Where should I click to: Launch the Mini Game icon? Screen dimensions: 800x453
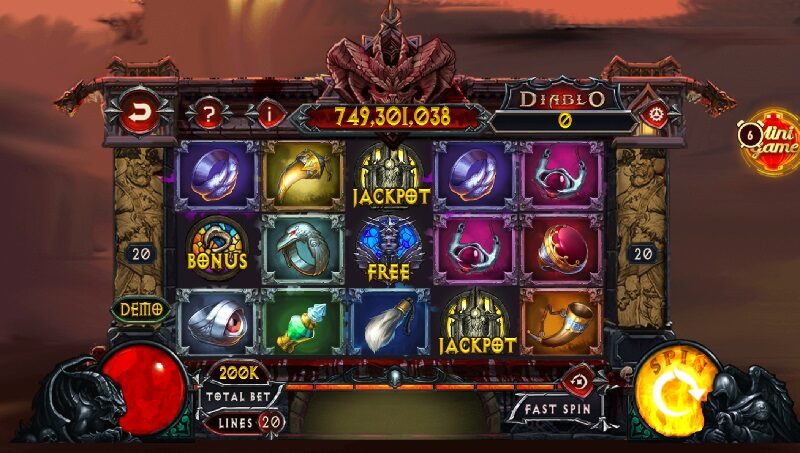click(x=770, y=140)
